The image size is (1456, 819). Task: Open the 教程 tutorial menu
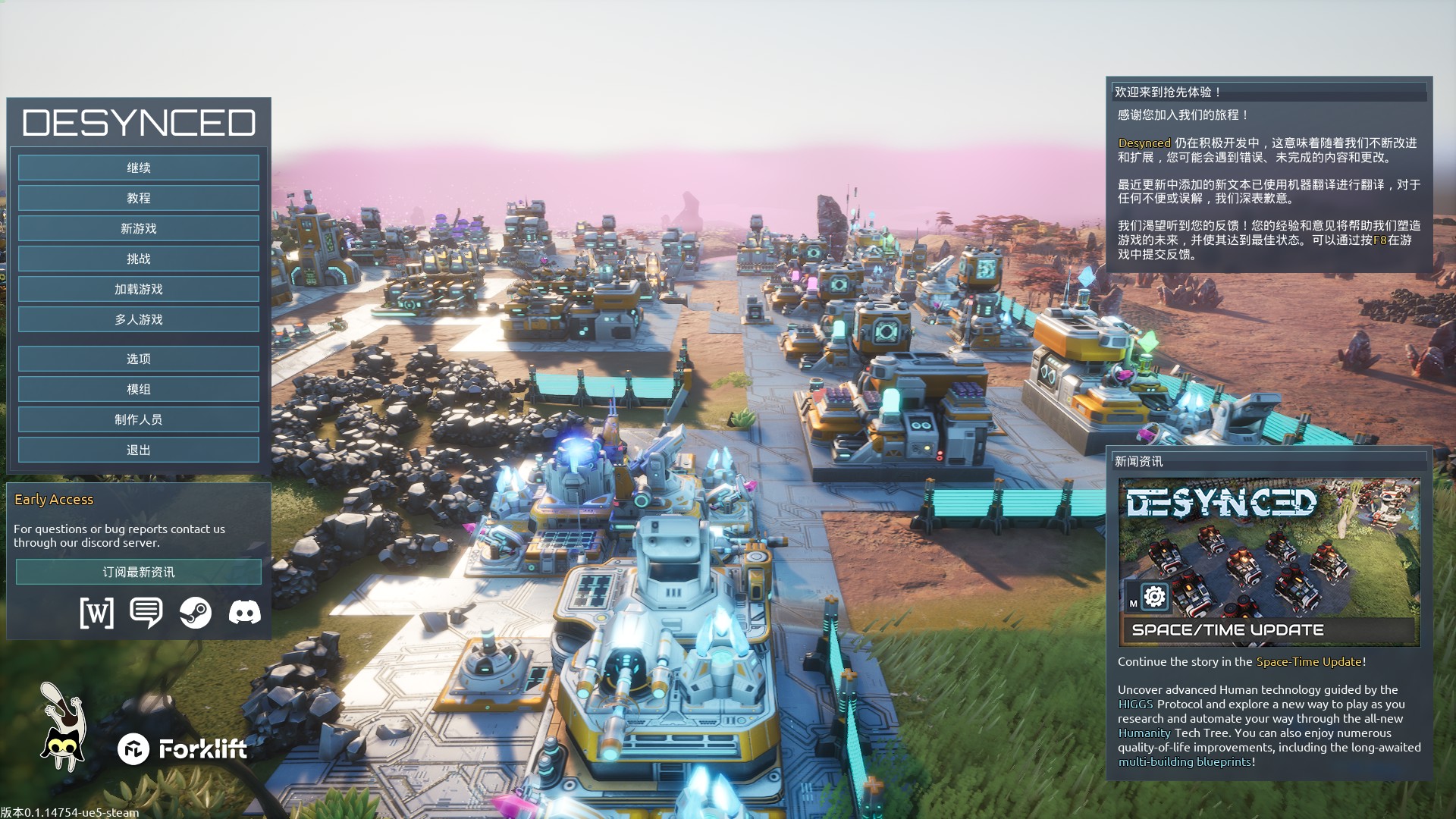[x=139, y=198]
